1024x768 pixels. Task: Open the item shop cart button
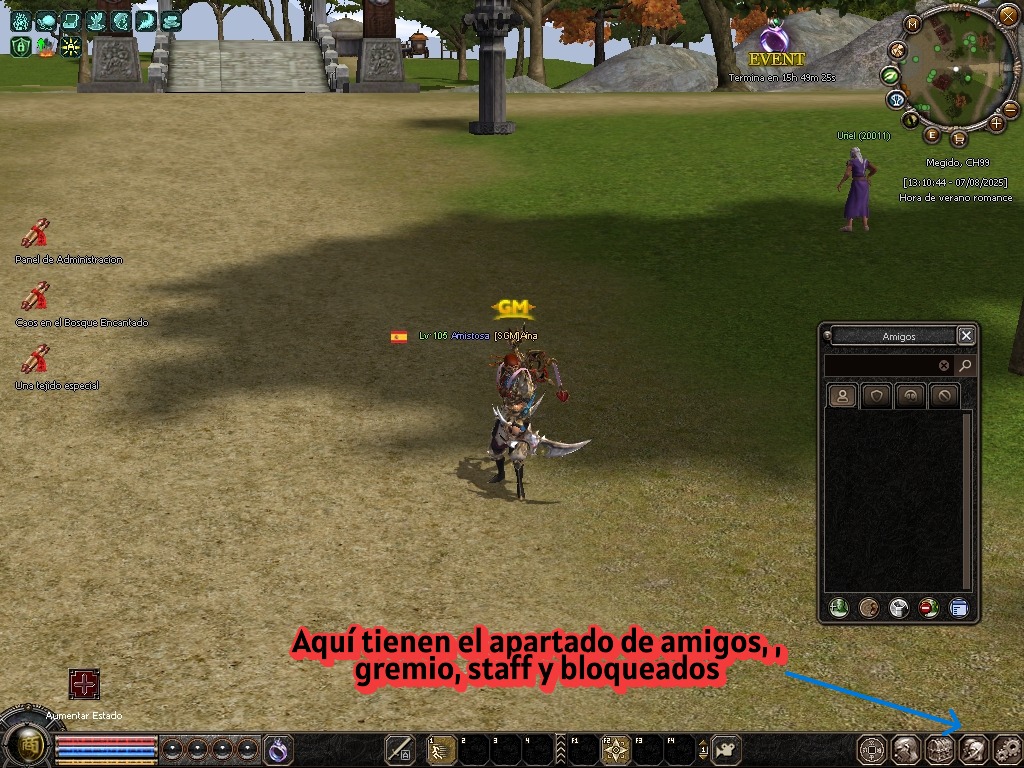click(x=958, y=138)
